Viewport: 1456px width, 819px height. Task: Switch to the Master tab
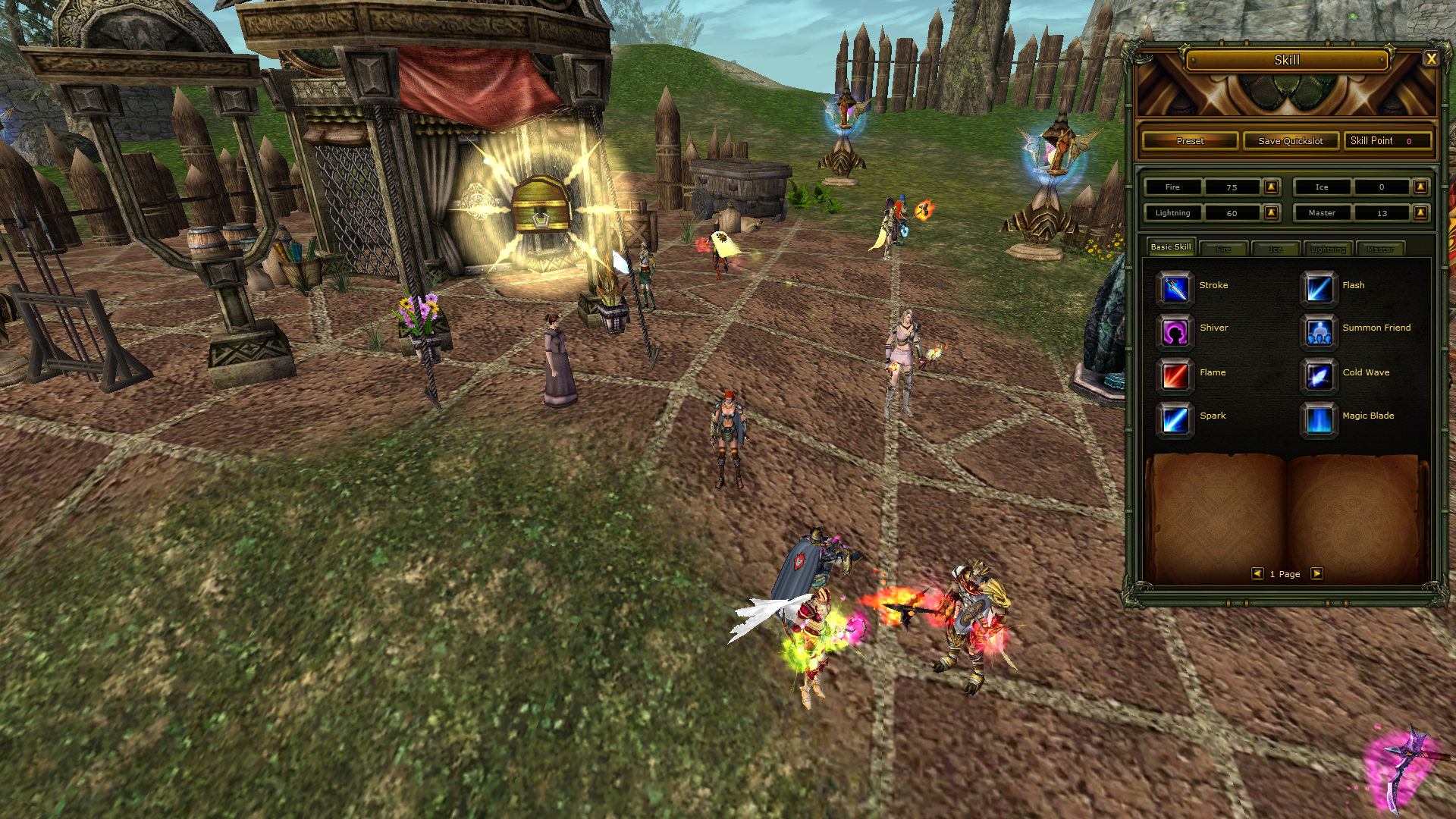(1380, 249)
